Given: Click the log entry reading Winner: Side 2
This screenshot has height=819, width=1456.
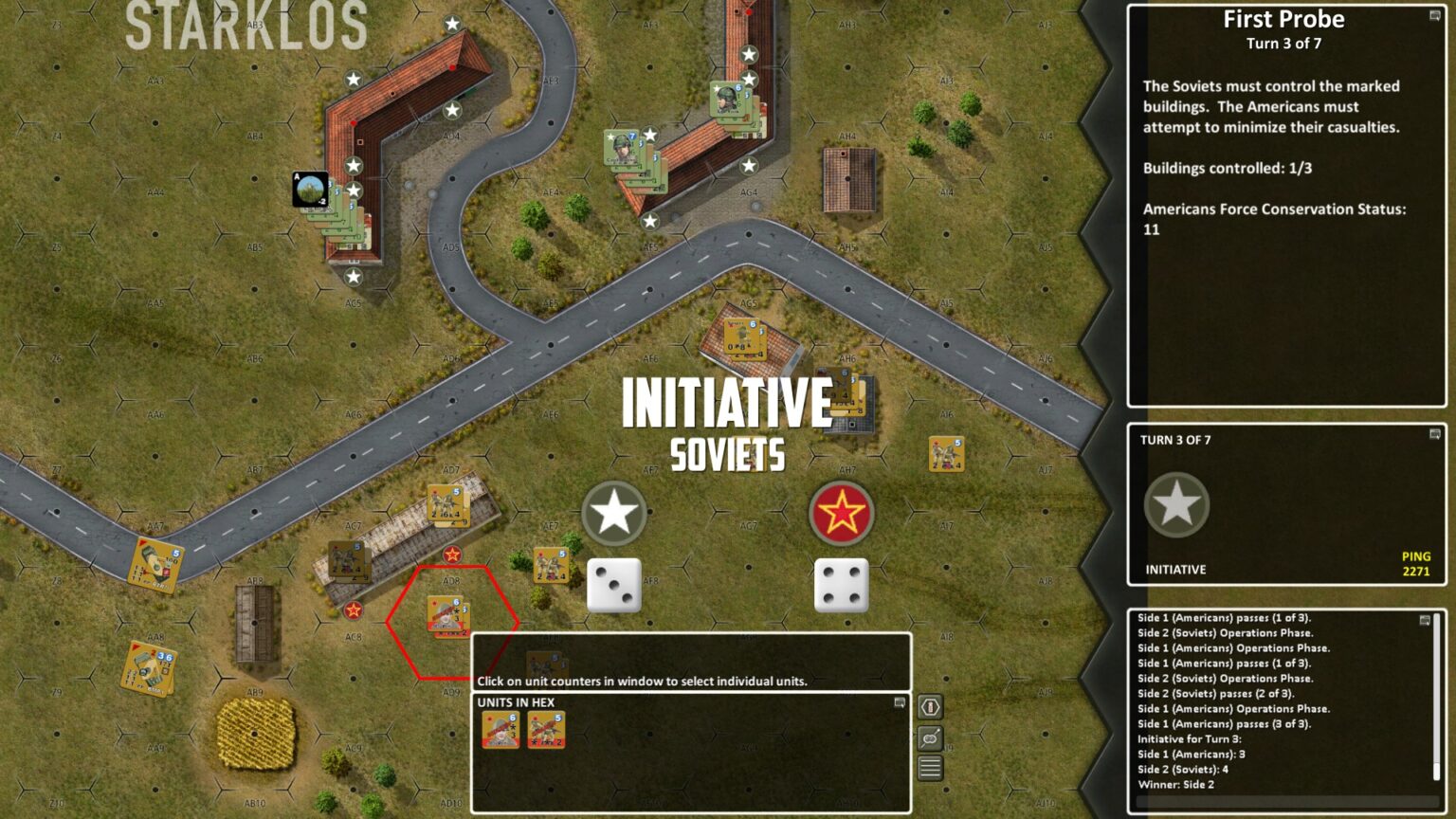Looking at the screenshot, I should [x=1175, y=785].
